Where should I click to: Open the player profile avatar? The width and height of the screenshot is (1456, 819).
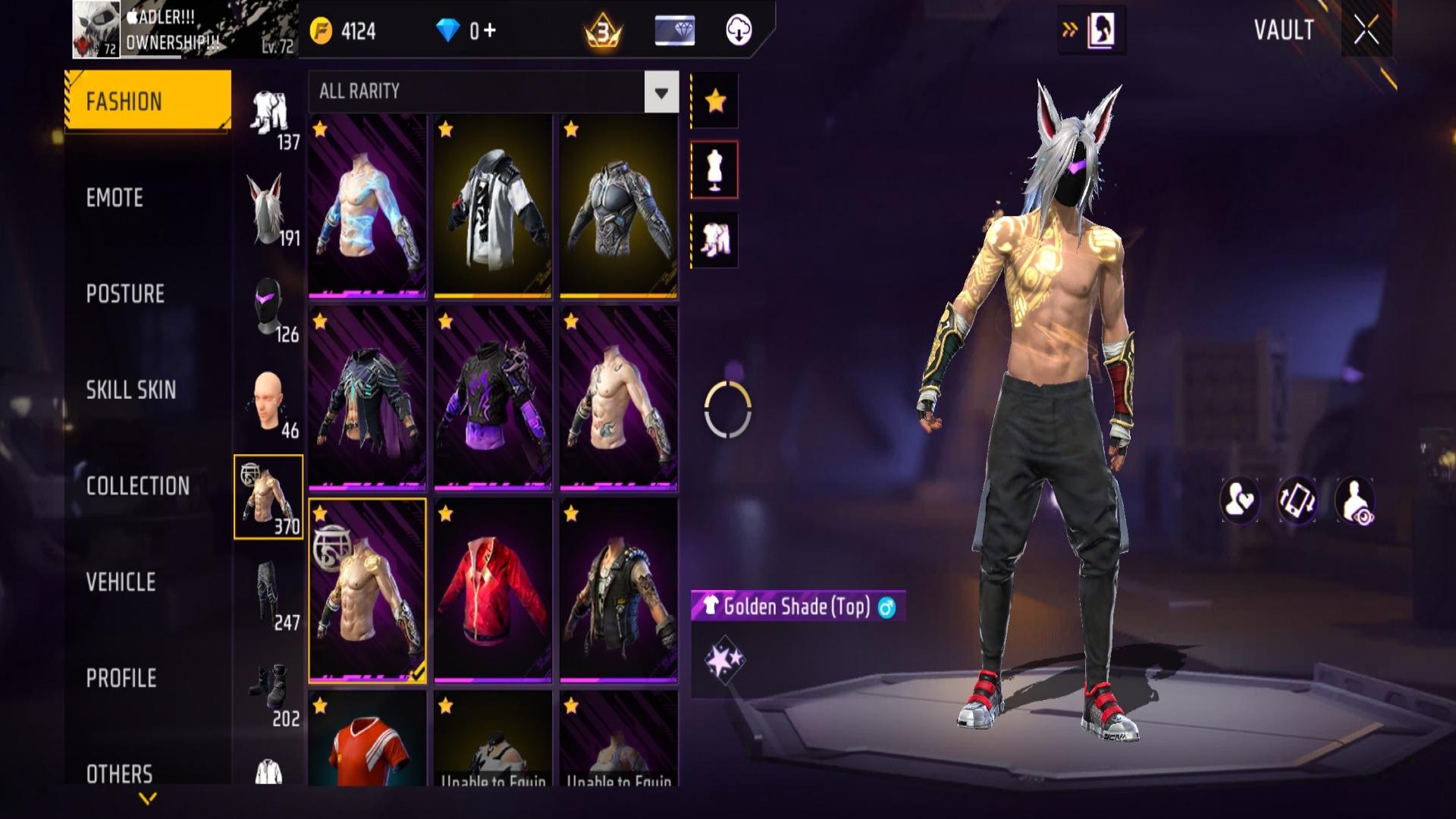pyautogui.click(x=96, y=30)
